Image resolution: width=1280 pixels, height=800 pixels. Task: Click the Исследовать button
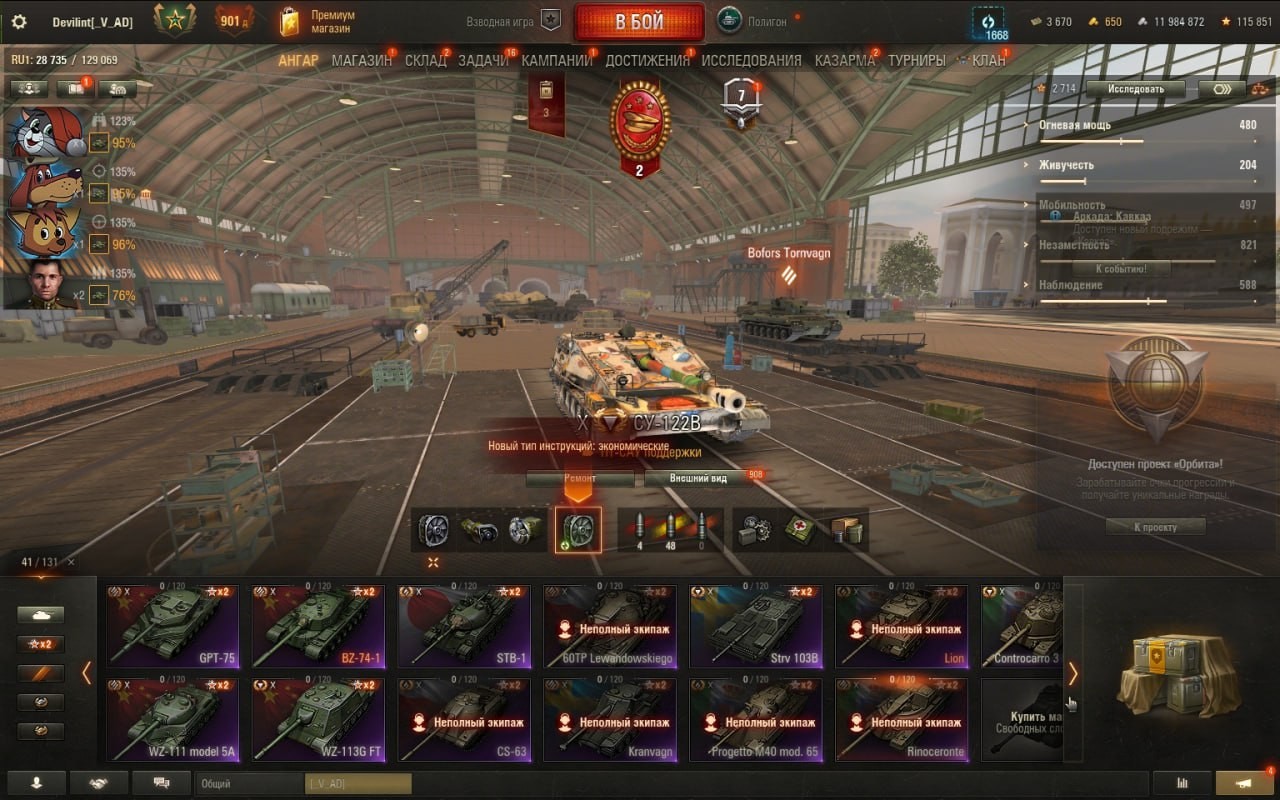point(1135,89)
